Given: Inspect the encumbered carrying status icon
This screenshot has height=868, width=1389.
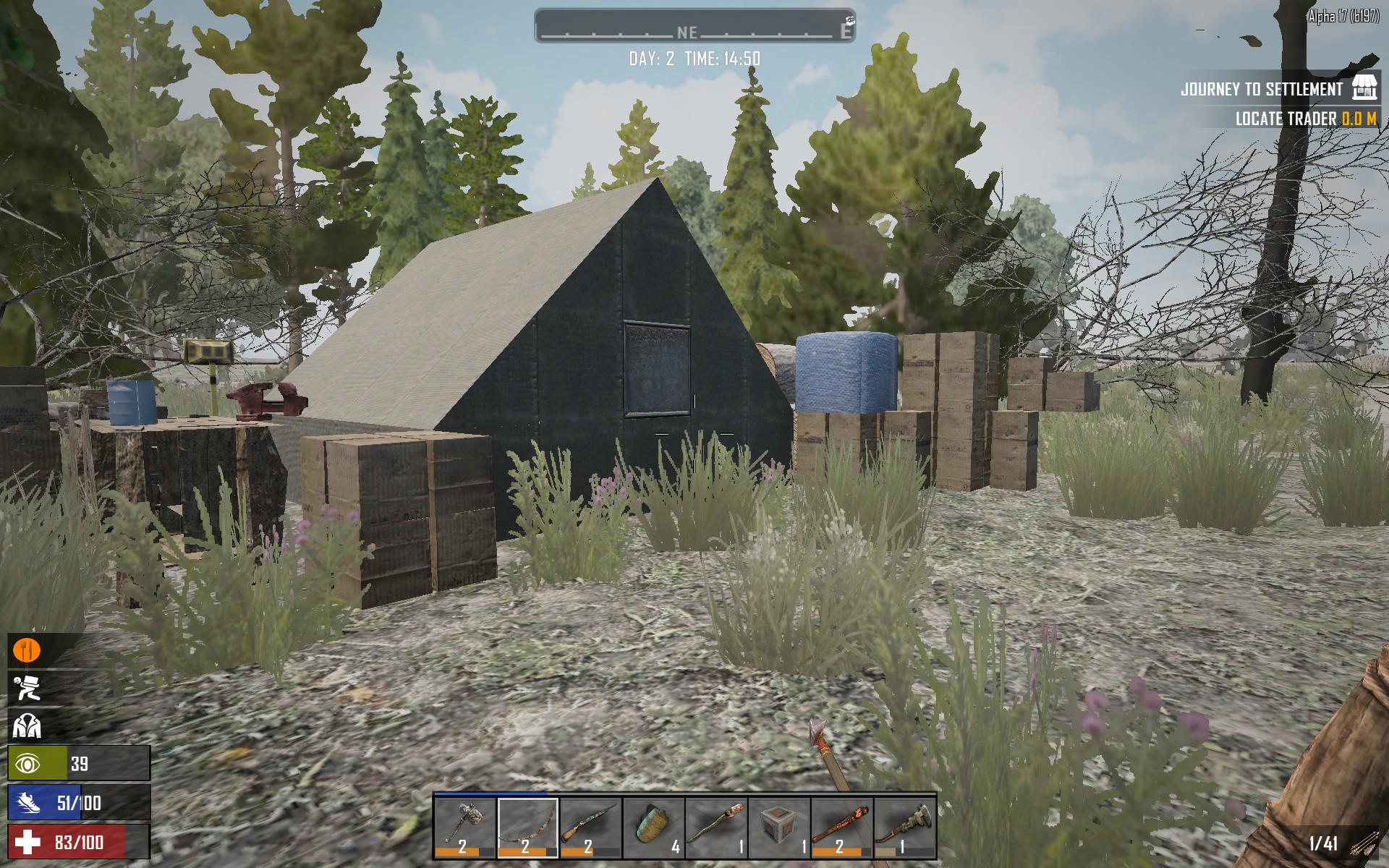Looking at the screenshot, I should point(27,687).
